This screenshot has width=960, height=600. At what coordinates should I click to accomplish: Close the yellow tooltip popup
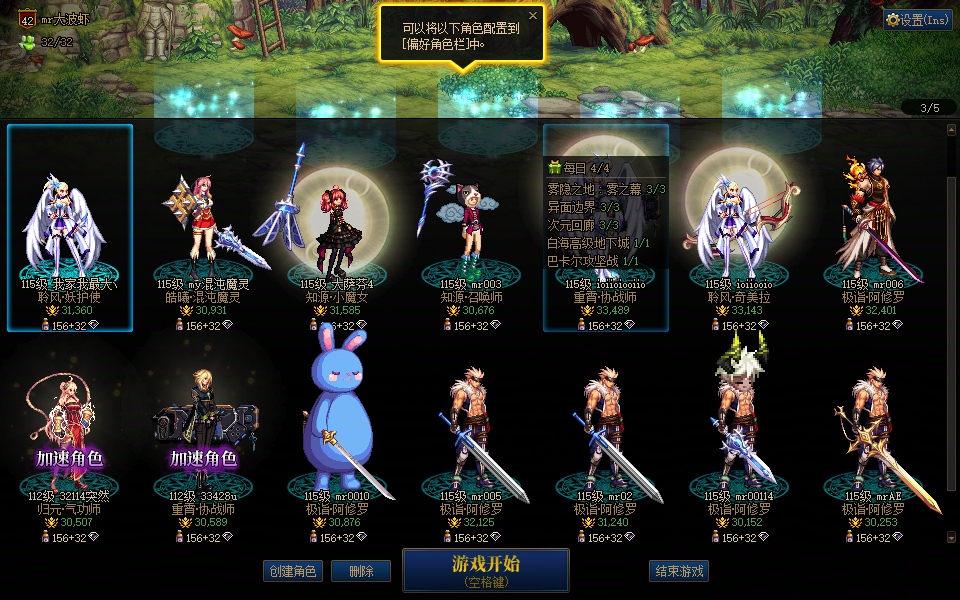pos(533,16)
